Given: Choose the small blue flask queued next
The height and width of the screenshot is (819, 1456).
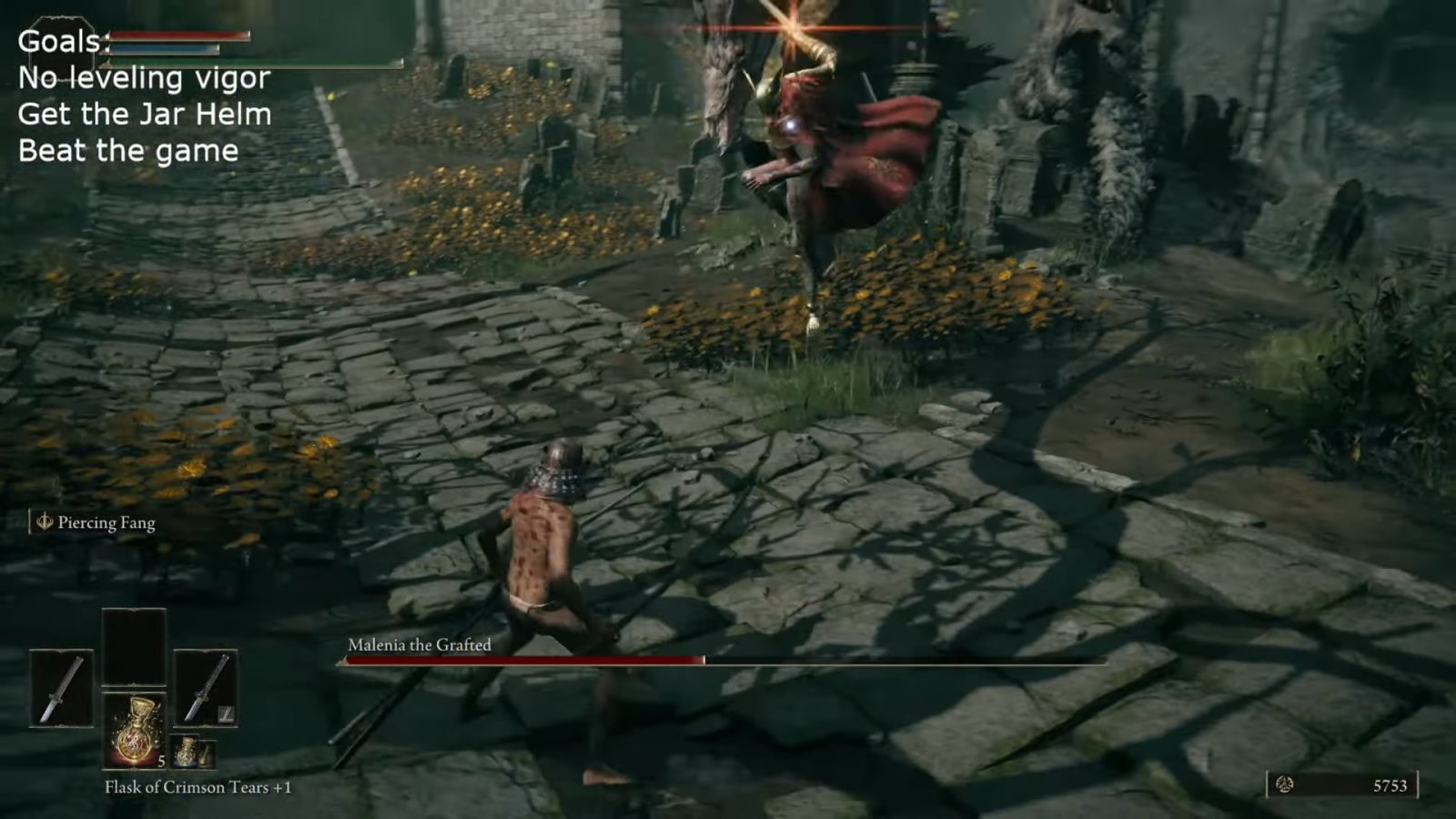Looking at the screenshot, I should point(187,752).
